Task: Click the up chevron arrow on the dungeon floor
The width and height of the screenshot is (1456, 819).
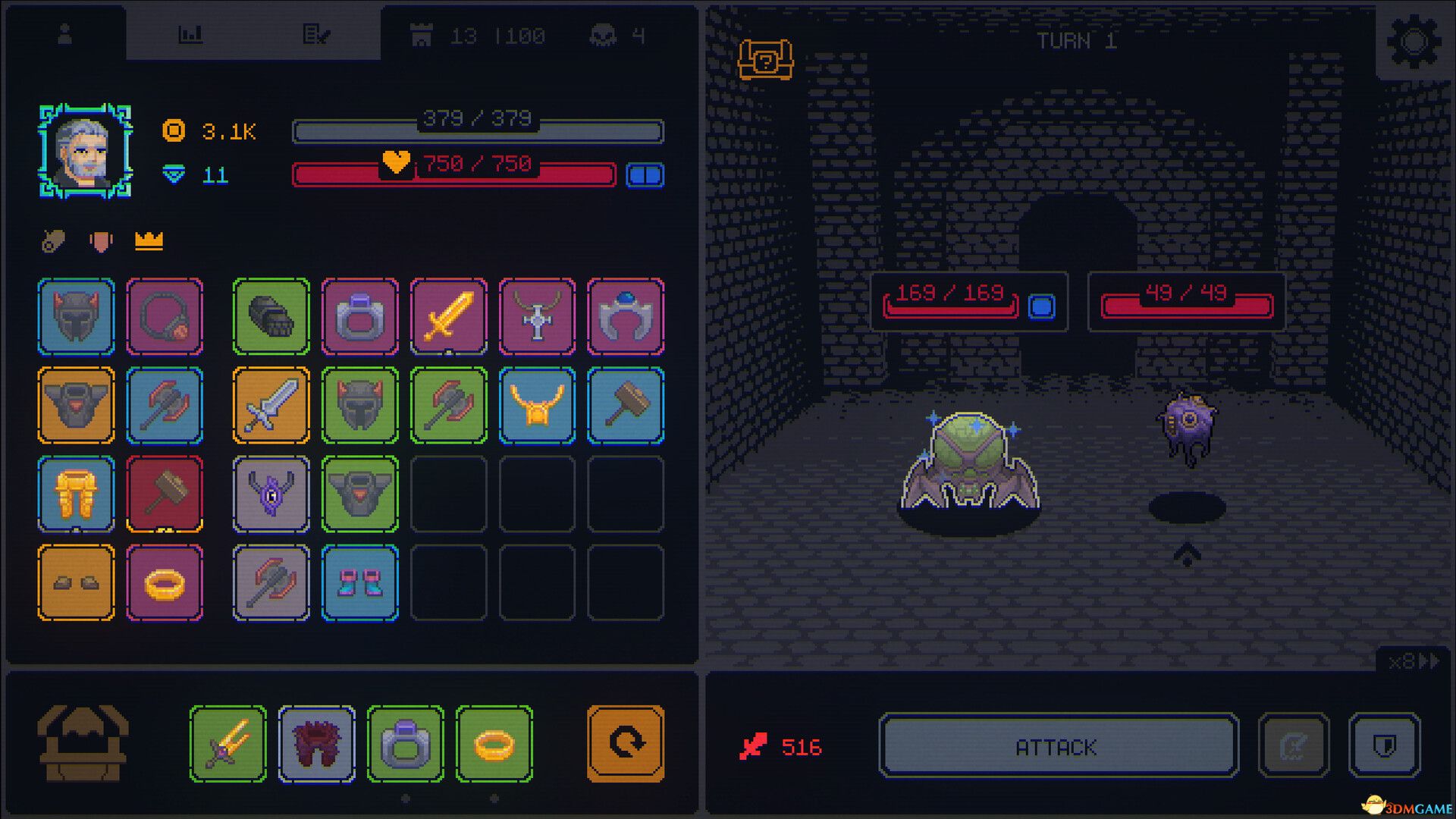Action: point(1188,557)
